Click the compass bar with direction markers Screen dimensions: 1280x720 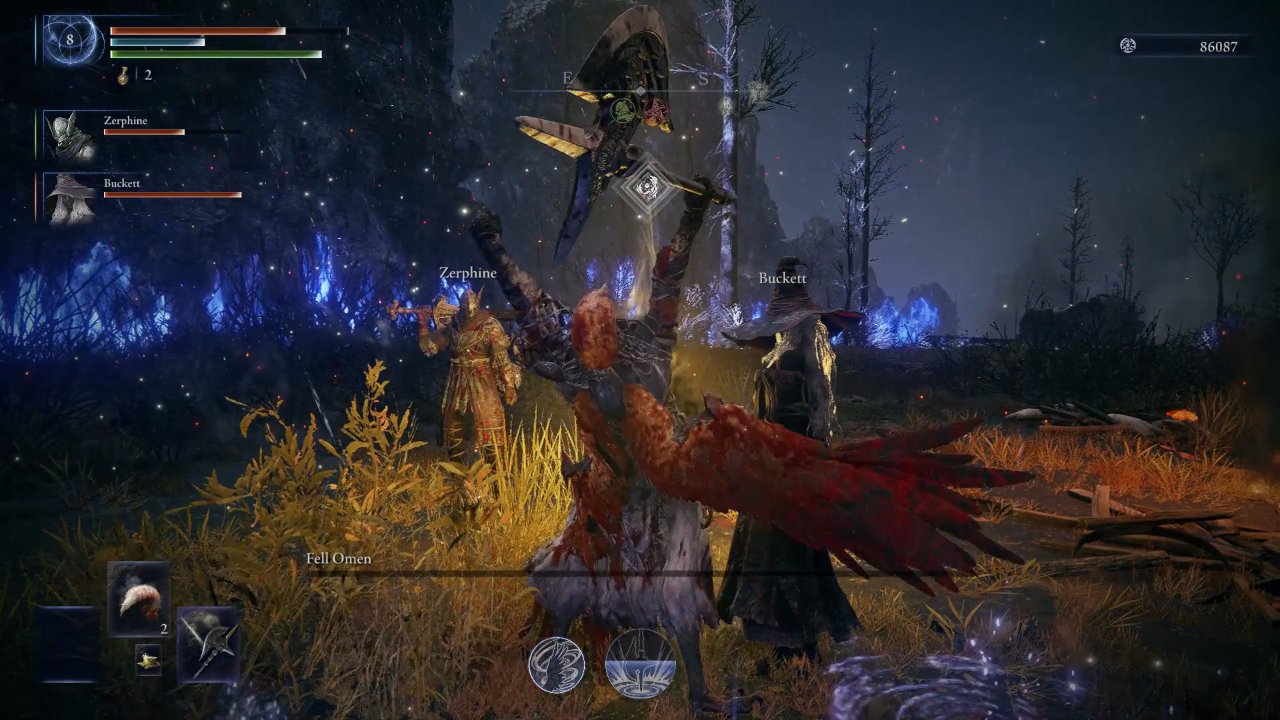[x=640, y=89]
